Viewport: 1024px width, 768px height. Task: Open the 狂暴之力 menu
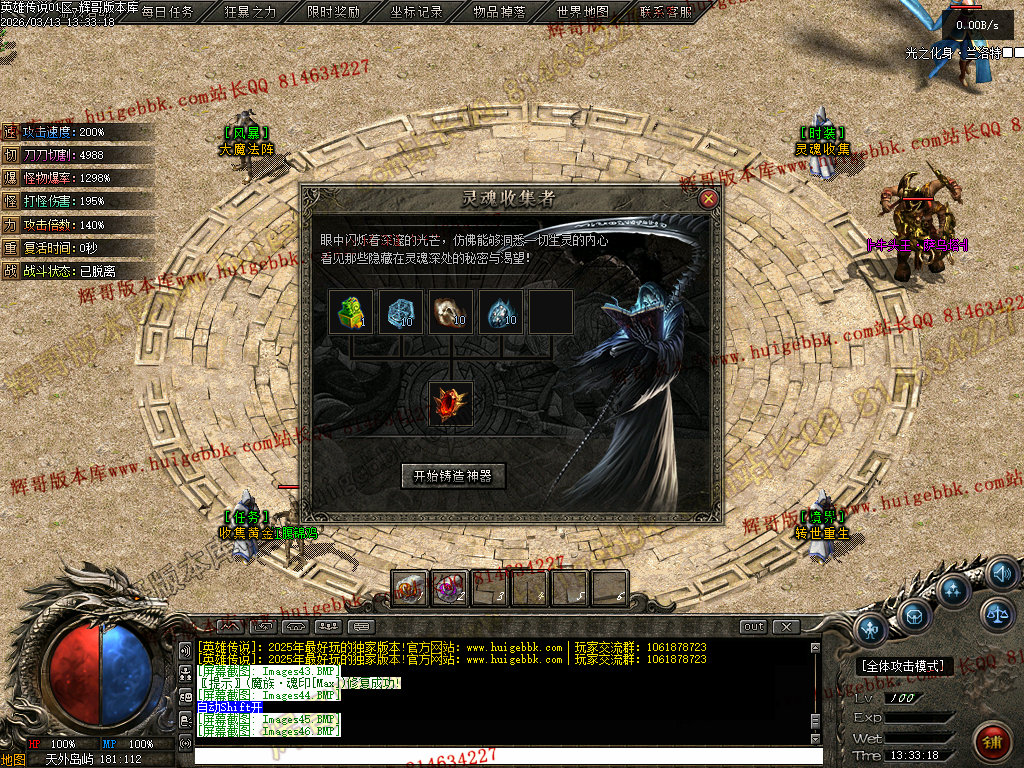(x=251, y=12)
